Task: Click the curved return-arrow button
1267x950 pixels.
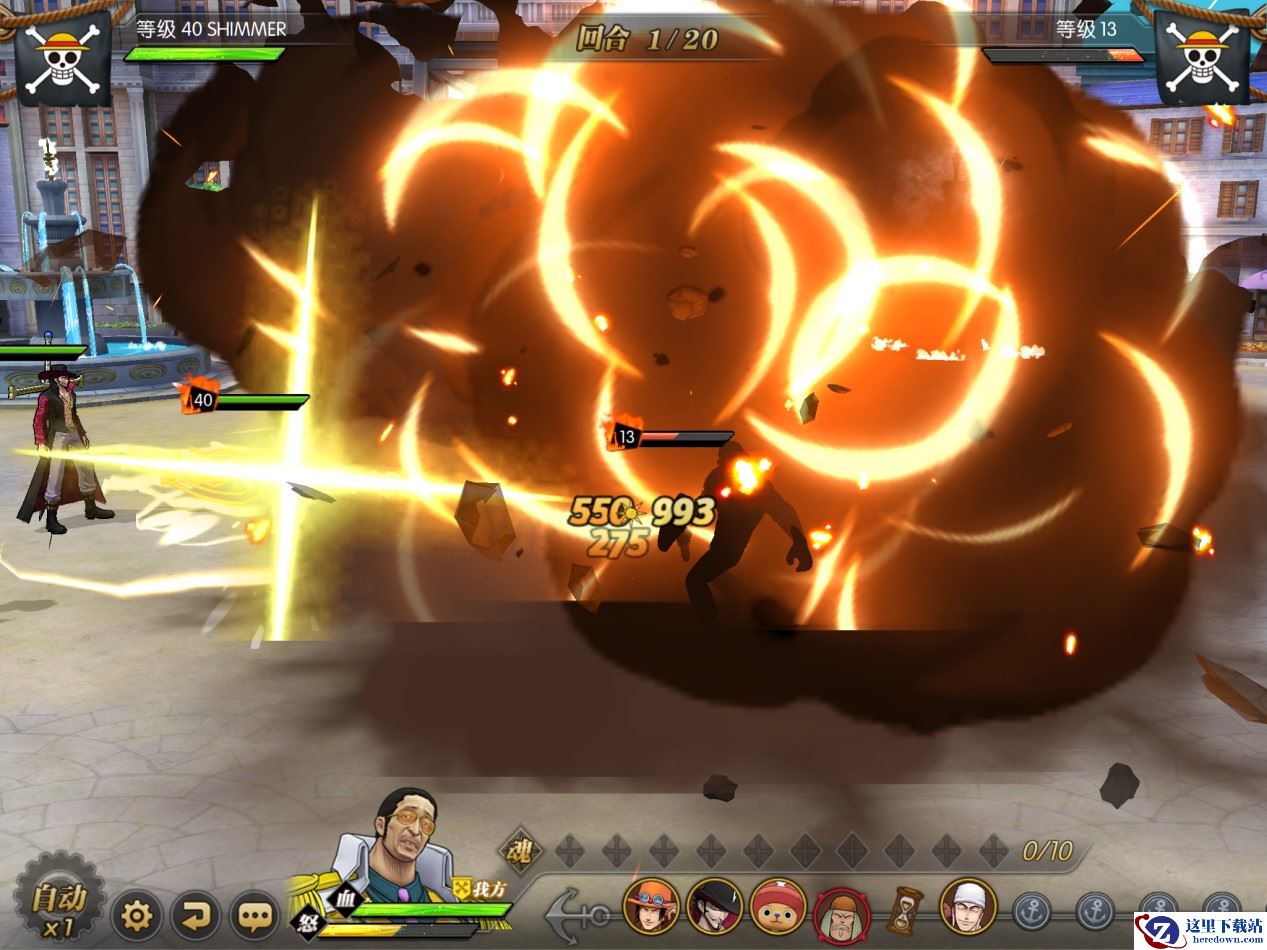Action: 195,914
